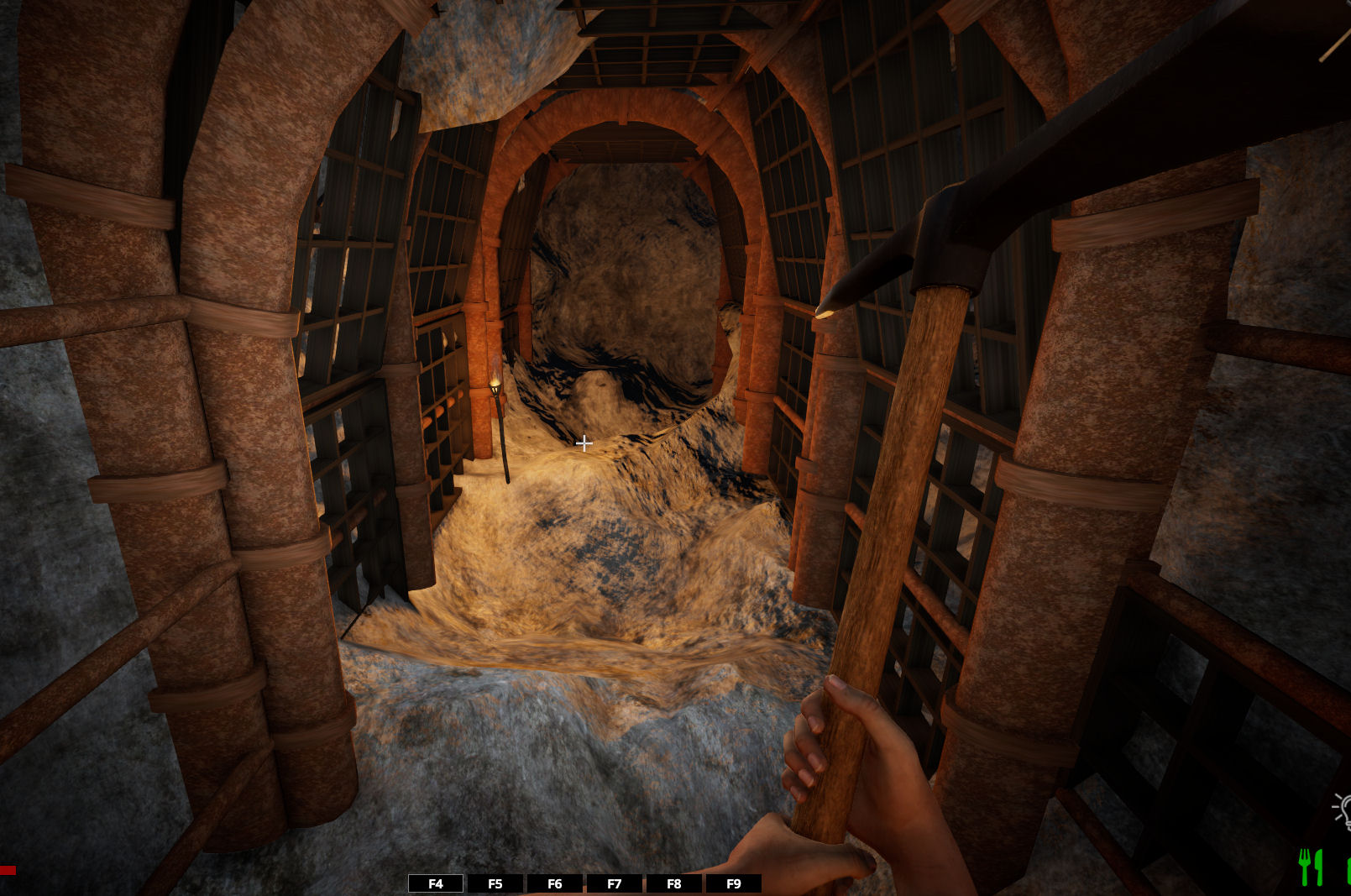Choose the F5 hotbar slot
The image size is (1351, 896).
[495, 883]
